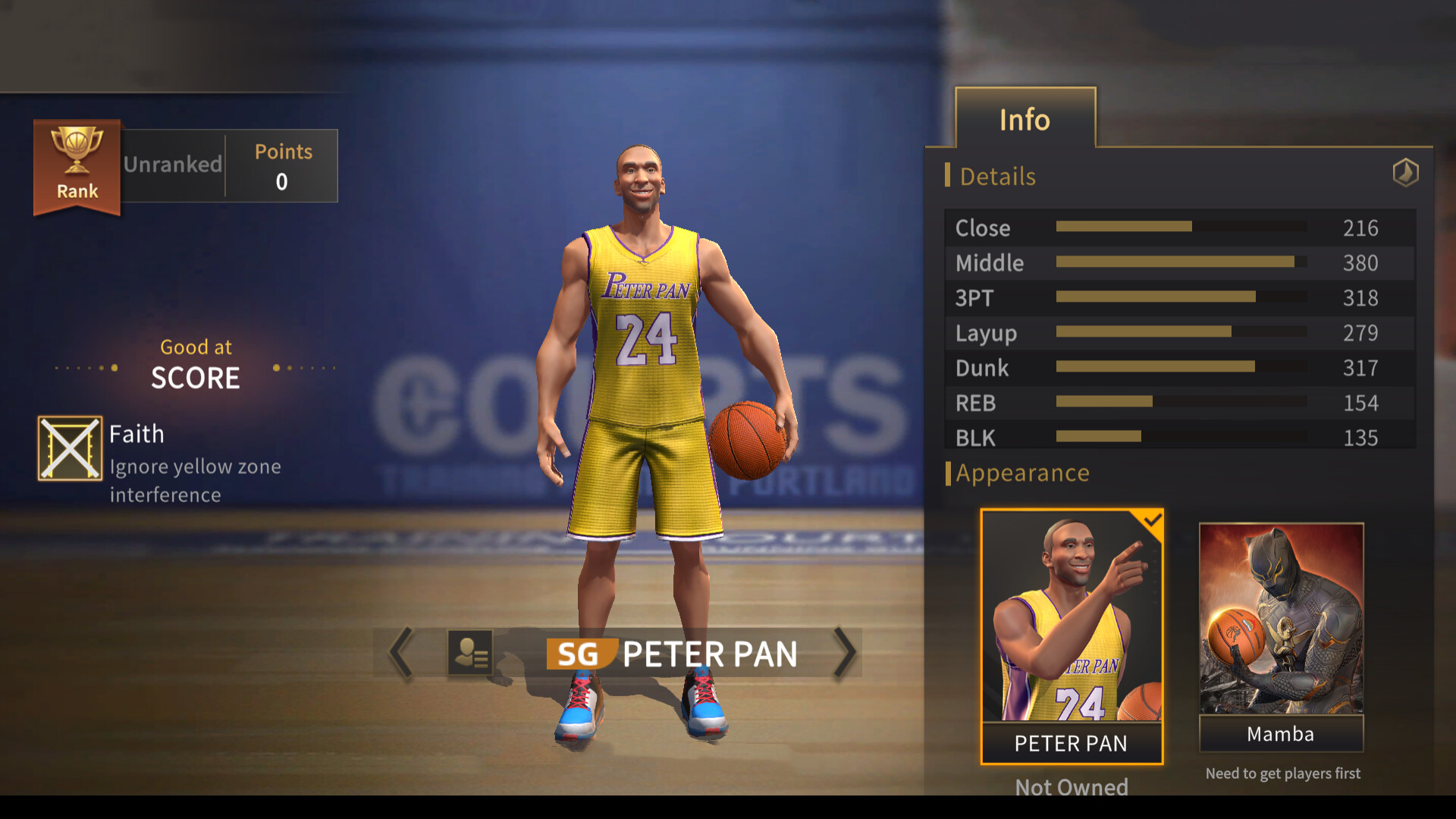Choose the Mamba appearance skin
The width and height of the screenshot is (1456, 819).
click(x=1281, y=635)
